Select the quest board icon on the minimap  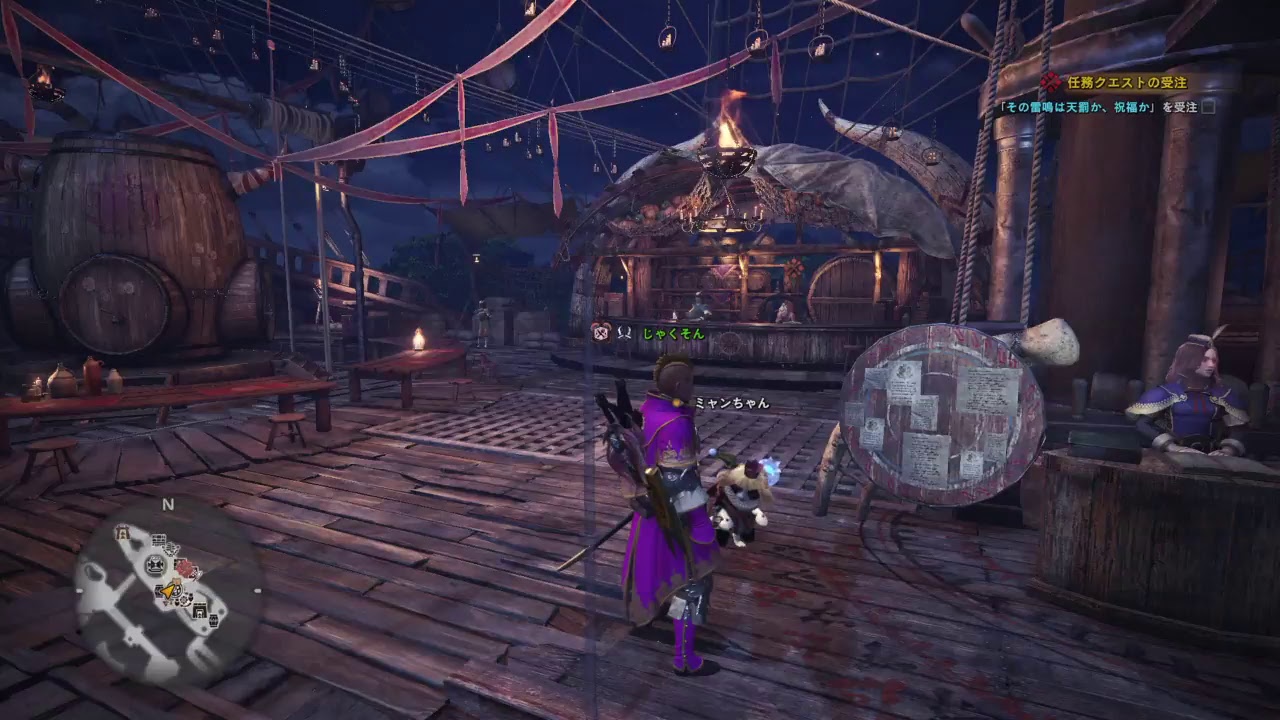click(158, 541)
